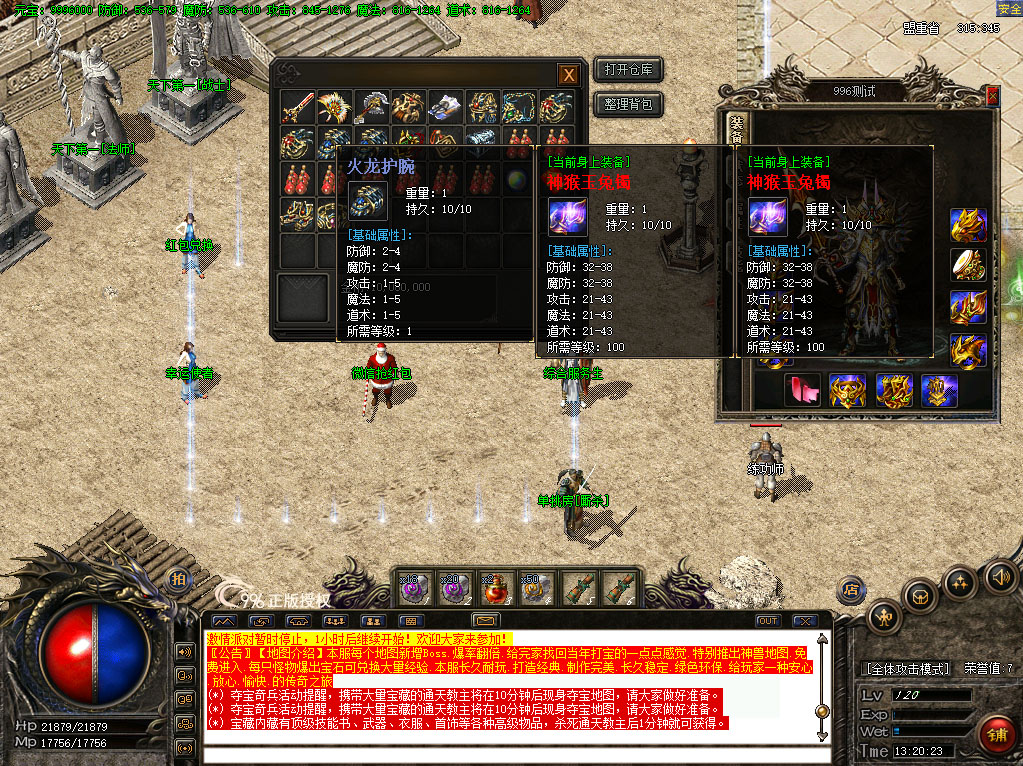Click the 整理背包 sort bag button

pos(628,103)
